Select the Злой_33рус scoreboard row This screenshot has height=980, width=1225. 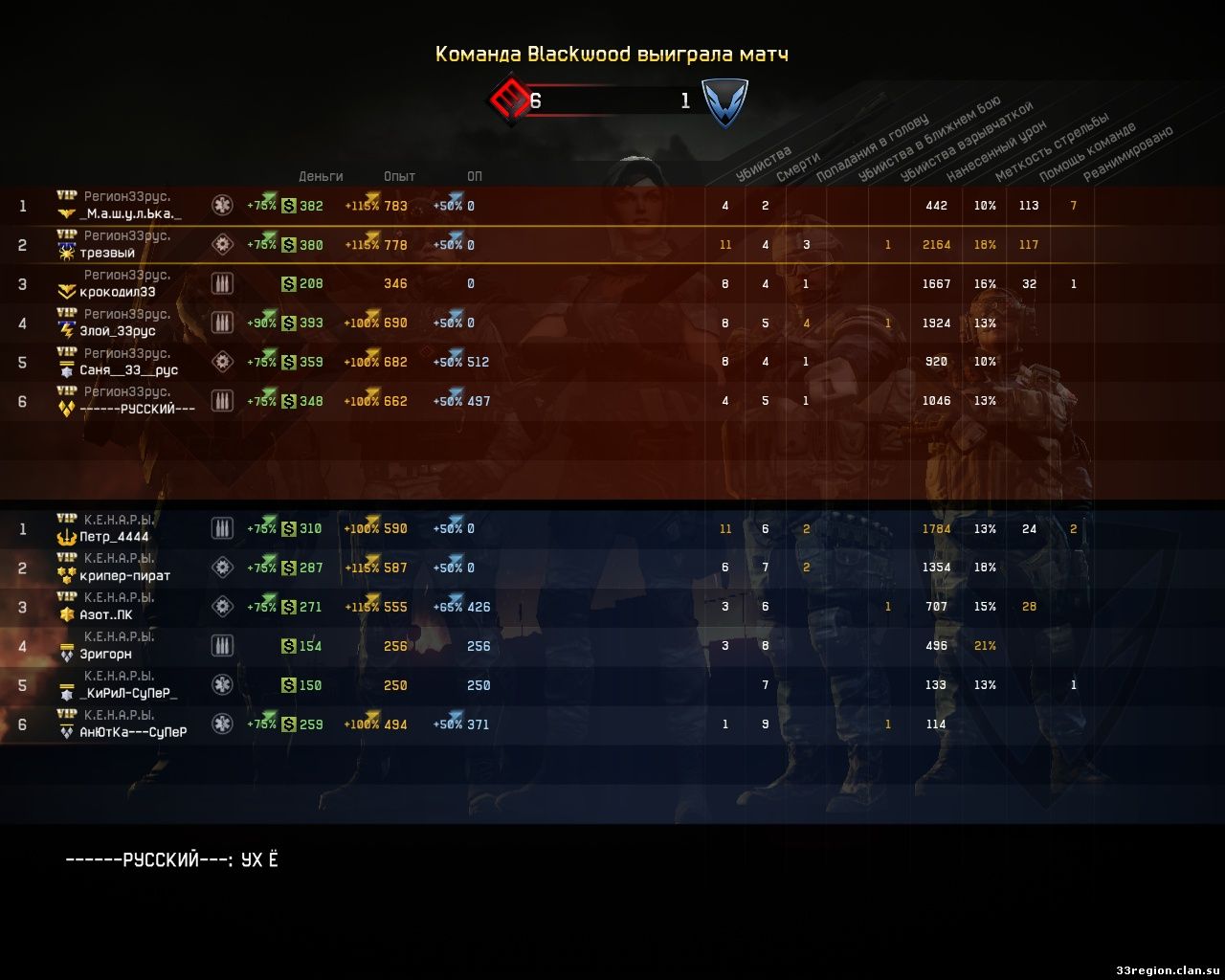coord(118,331)
